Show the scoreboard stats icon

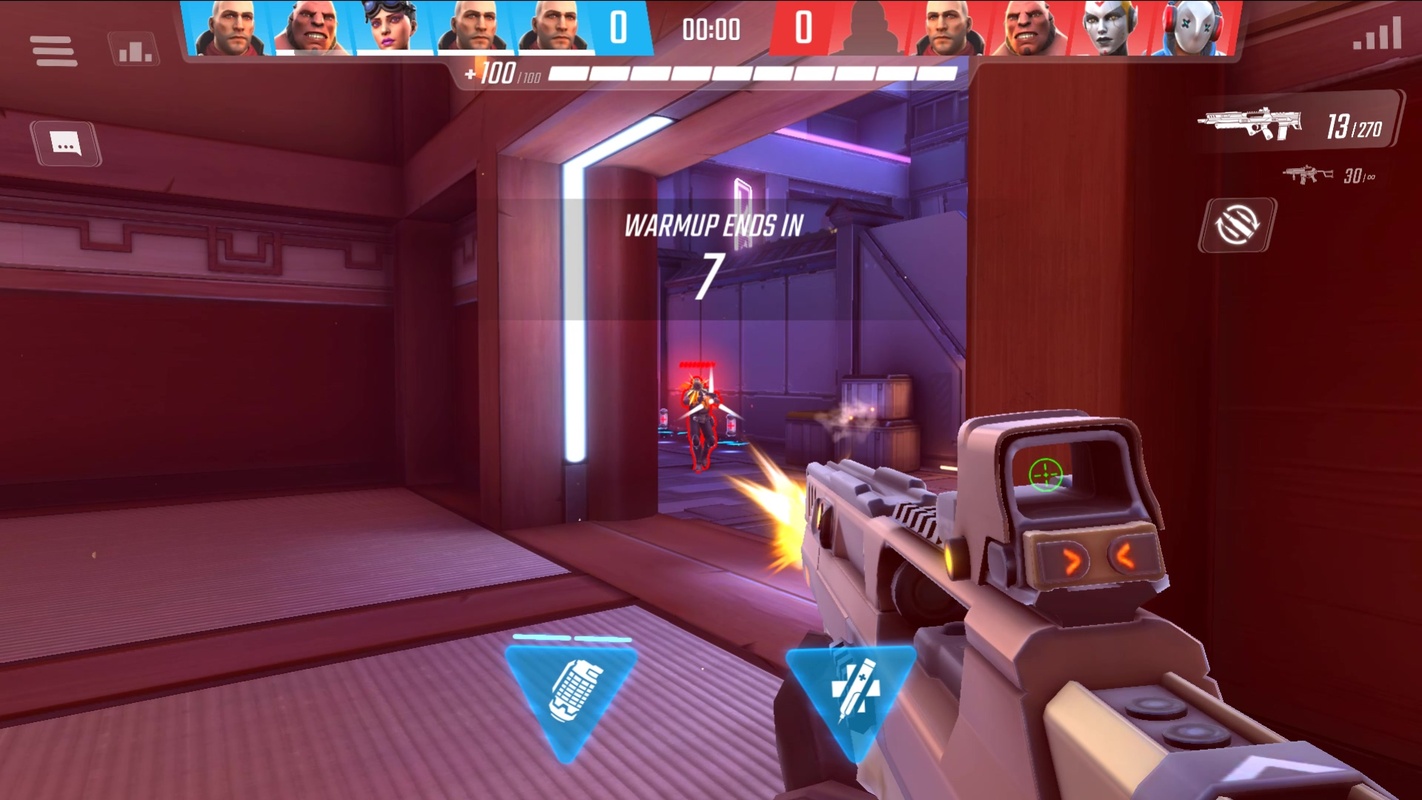(x=133, y=50)
